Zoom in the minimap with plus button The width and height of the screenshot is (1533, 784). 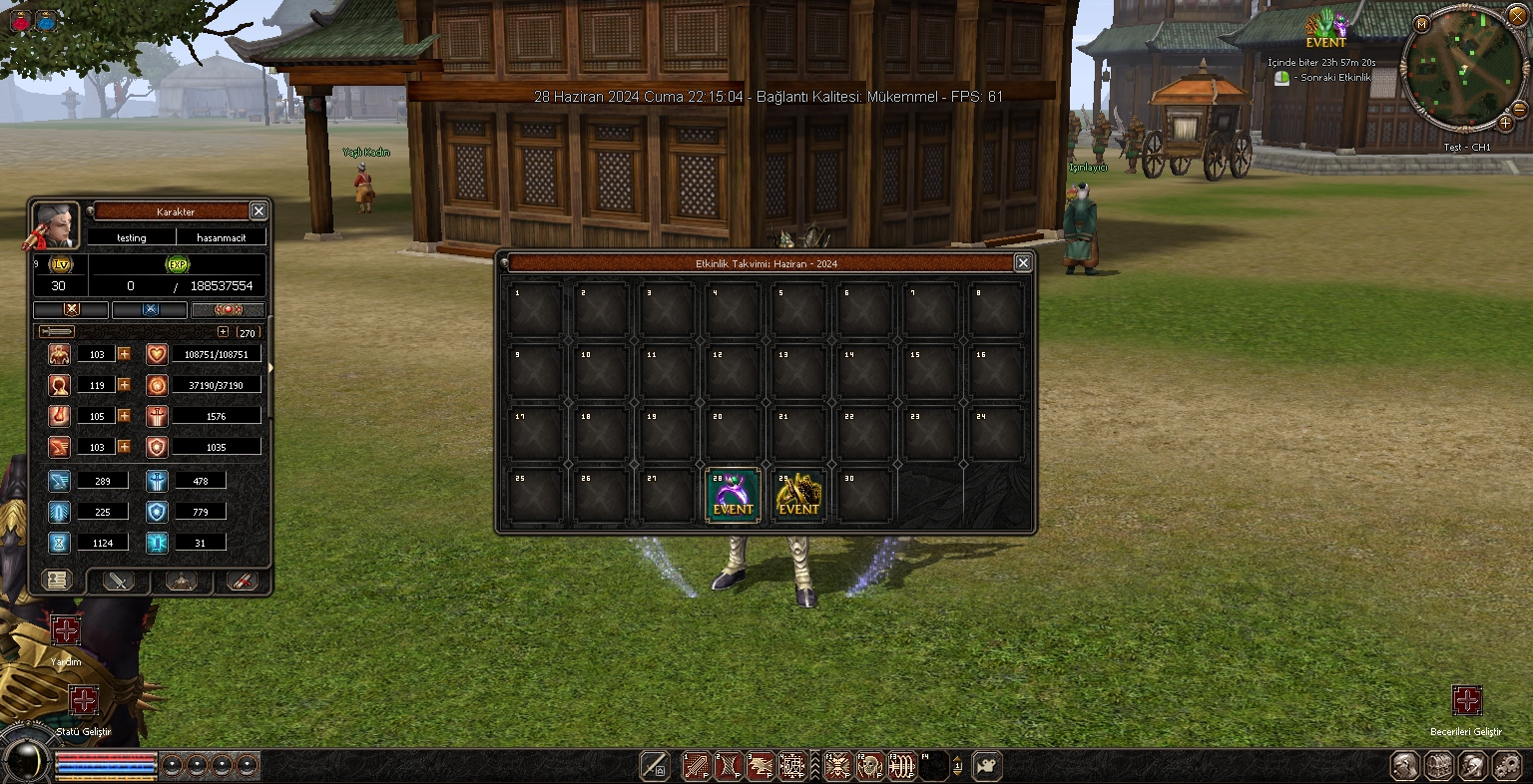point(1506,124)
